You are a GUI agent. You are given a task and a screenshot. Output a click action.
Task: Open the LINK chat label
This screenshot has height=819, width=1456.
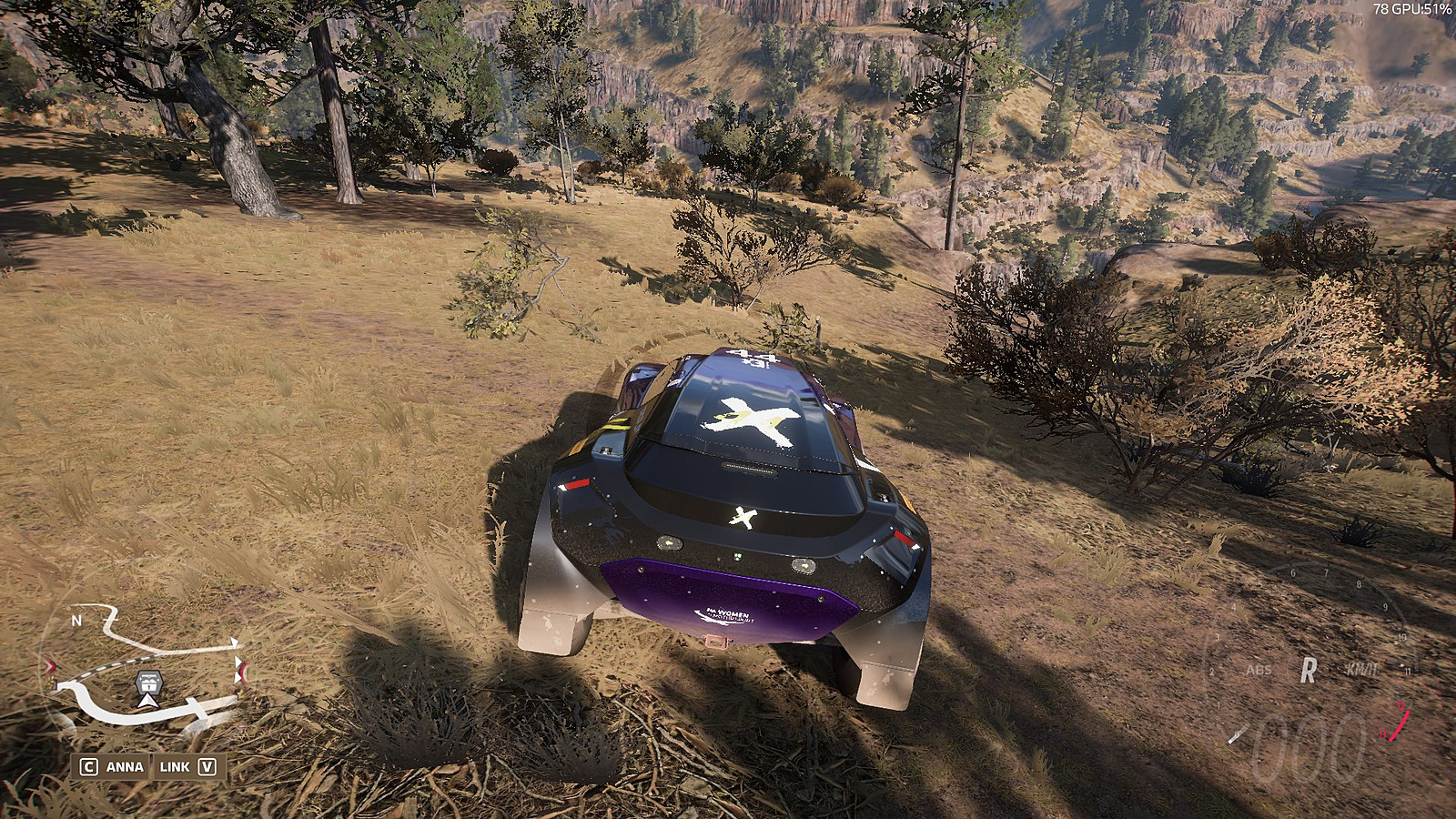175,766
